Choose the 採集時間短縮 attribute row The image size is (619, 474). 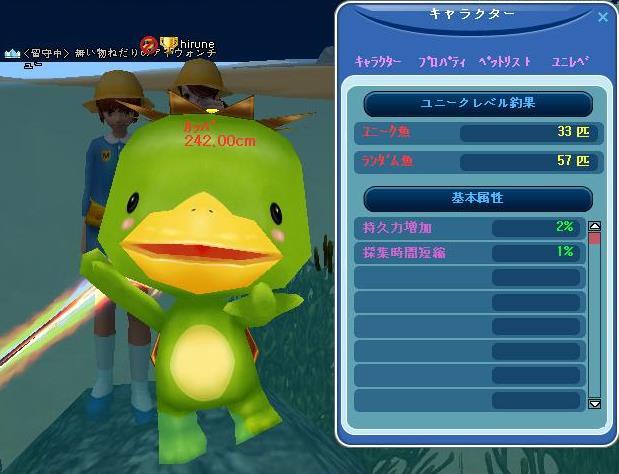468,252
